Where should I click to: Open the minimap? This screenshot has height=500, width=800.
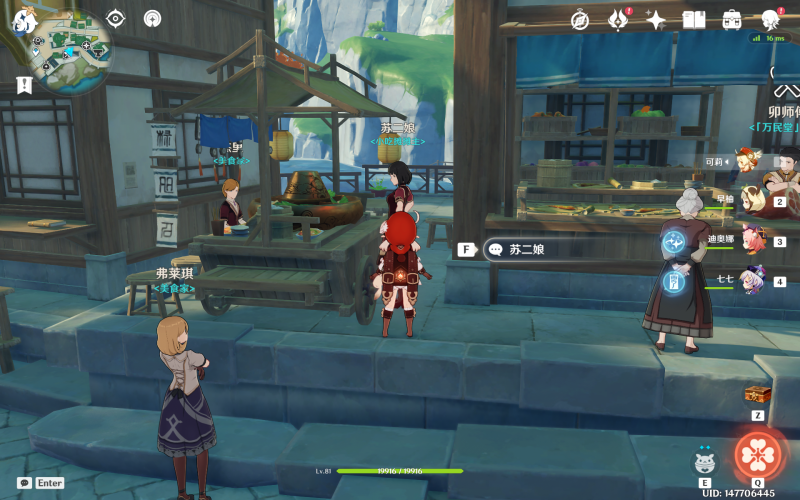click(70, 42)
